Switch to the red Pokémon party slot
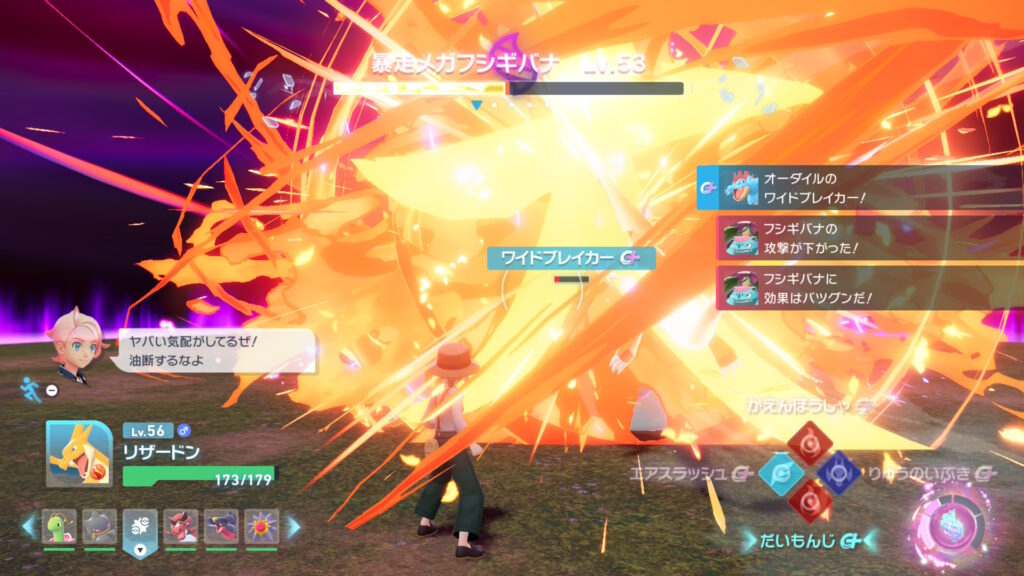 [x=180, y=526]
